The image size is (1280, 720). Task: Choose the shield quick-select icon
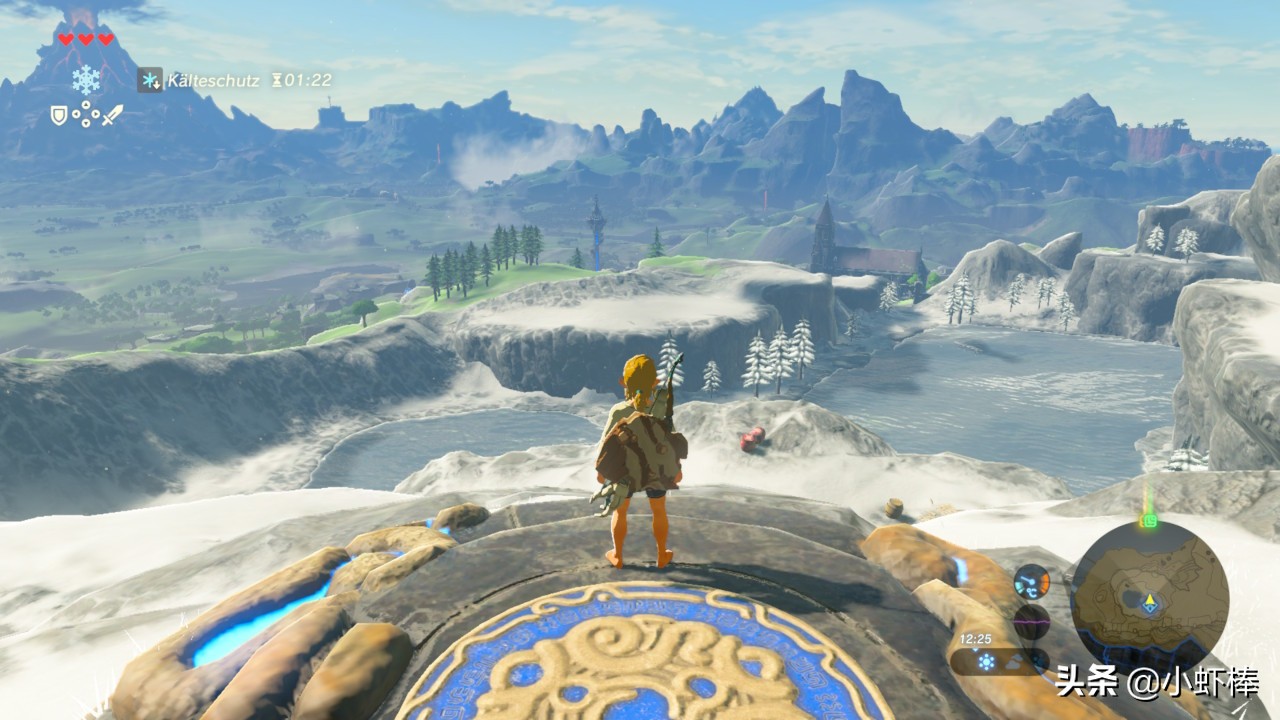click(x=59, y=116)
